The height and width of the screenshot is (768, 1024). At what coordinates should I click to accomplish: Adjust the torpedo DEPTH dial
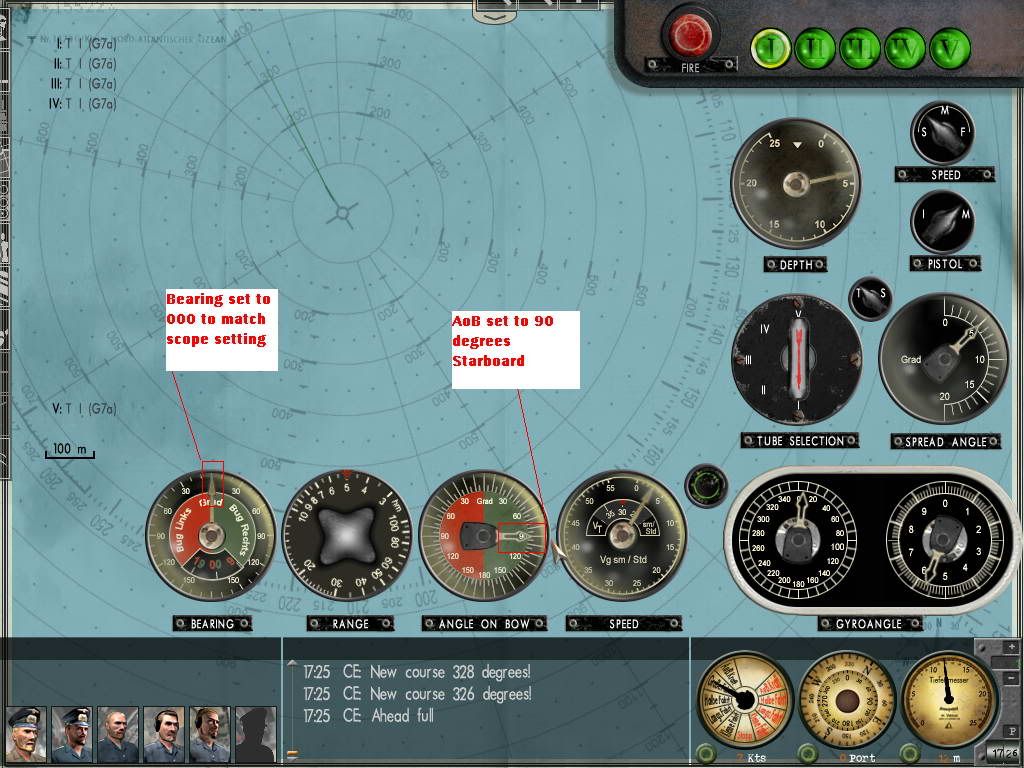[795, 183]
